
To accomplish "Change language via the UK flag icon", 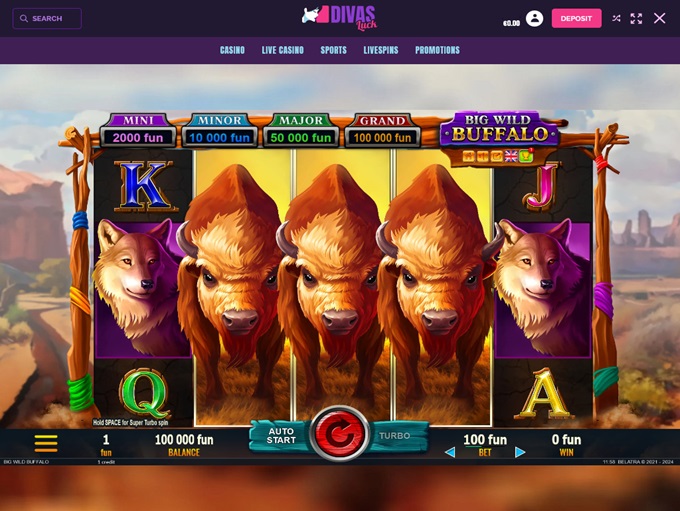I will point(511,156).
